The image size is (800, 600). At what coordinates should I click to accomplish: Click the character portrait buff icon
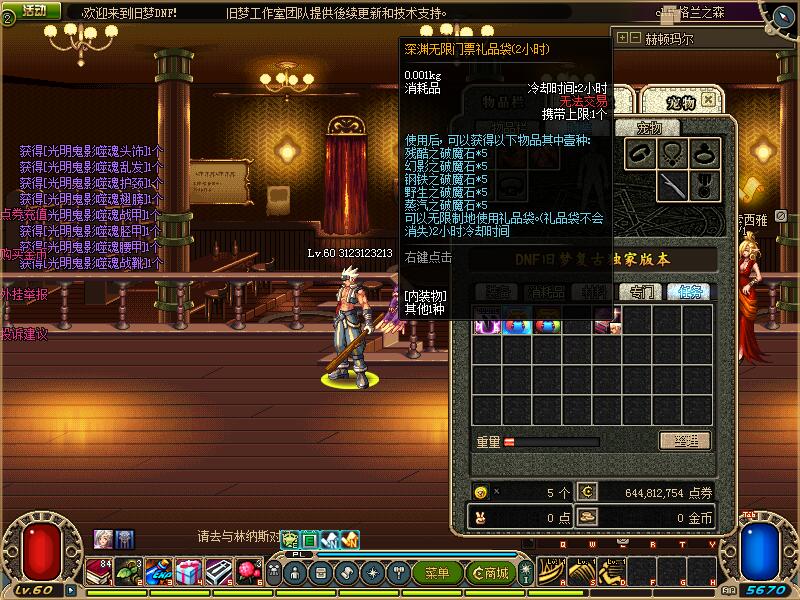(x=103, y=538)
